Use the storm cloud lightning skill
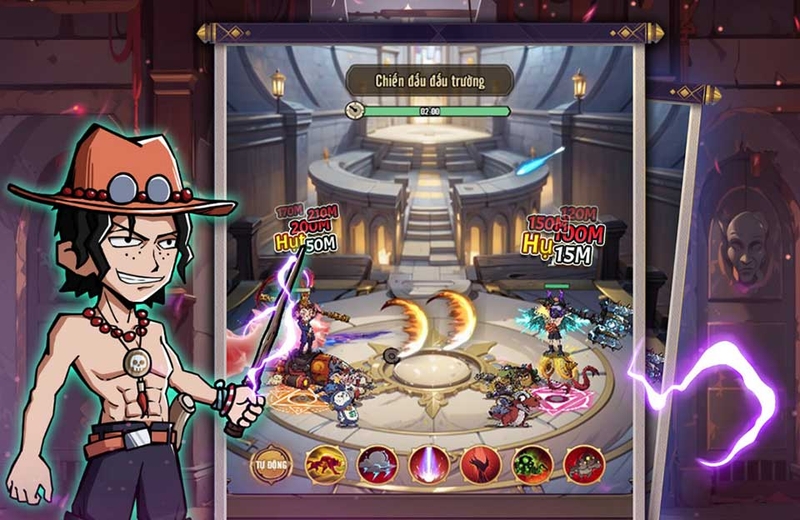The height and width of the screenshot is (520, 800). point(377,465)
